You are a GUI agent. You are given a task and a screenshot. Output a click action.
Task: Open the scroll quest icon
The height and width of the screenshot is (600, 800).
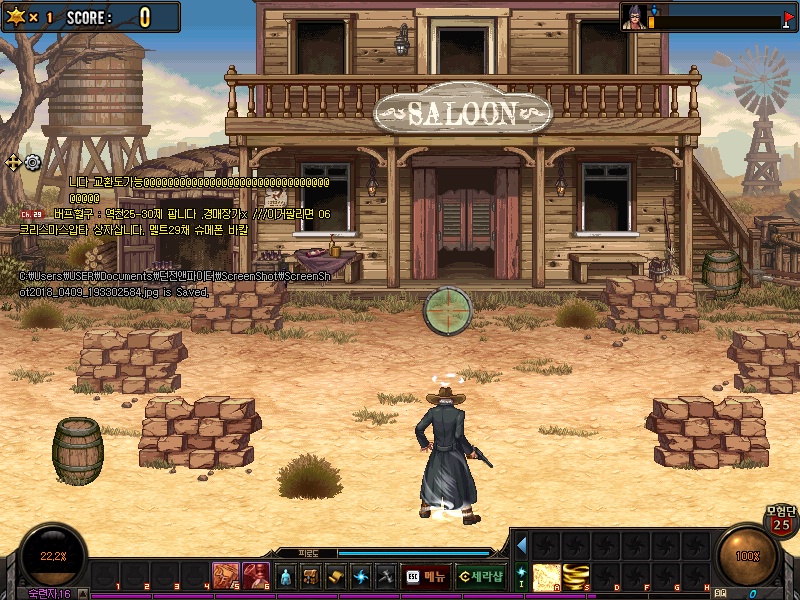336,576
